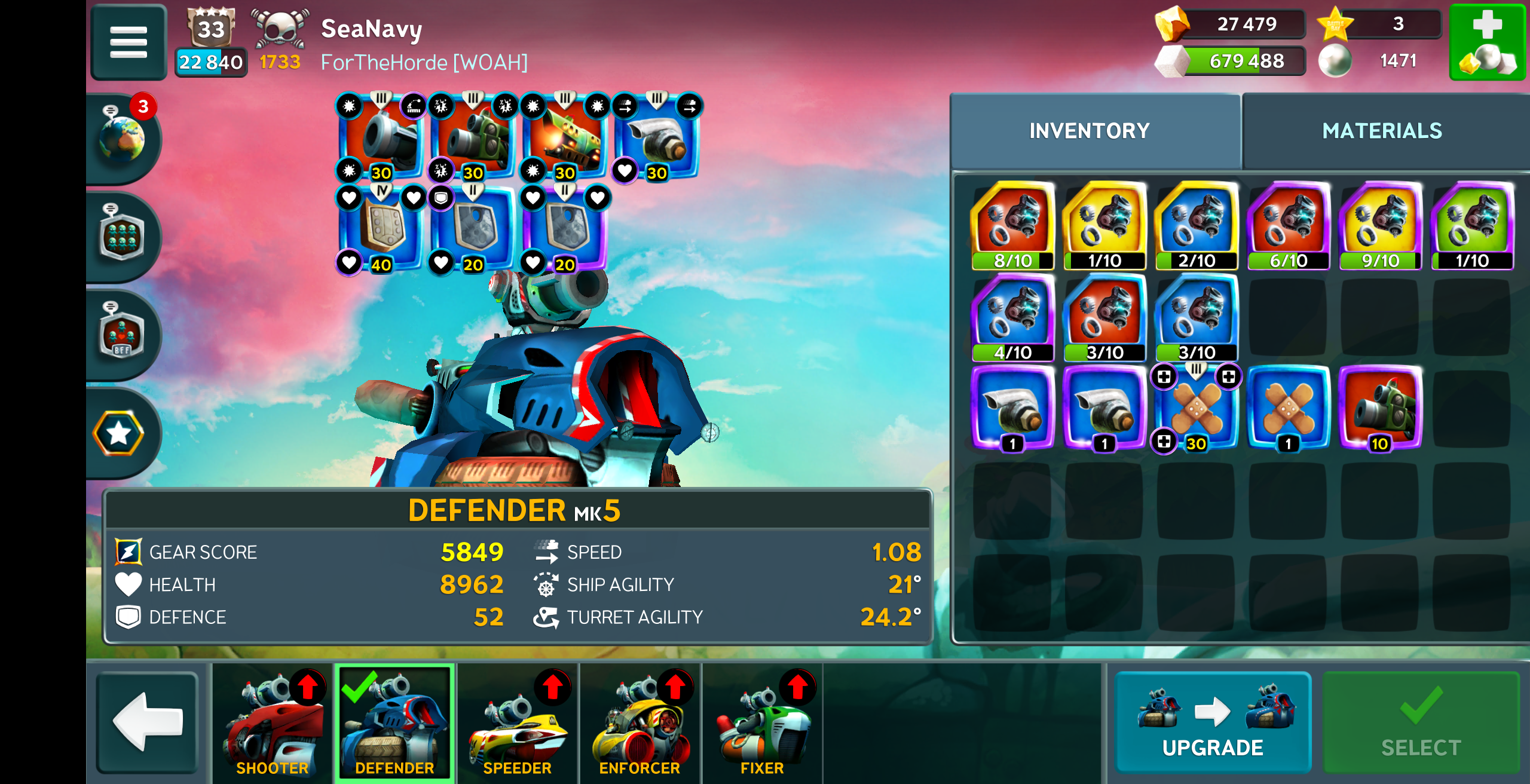Tap the Upgrade ship button
This screenshot has height=784, width=1530.
click(1212, 722)
